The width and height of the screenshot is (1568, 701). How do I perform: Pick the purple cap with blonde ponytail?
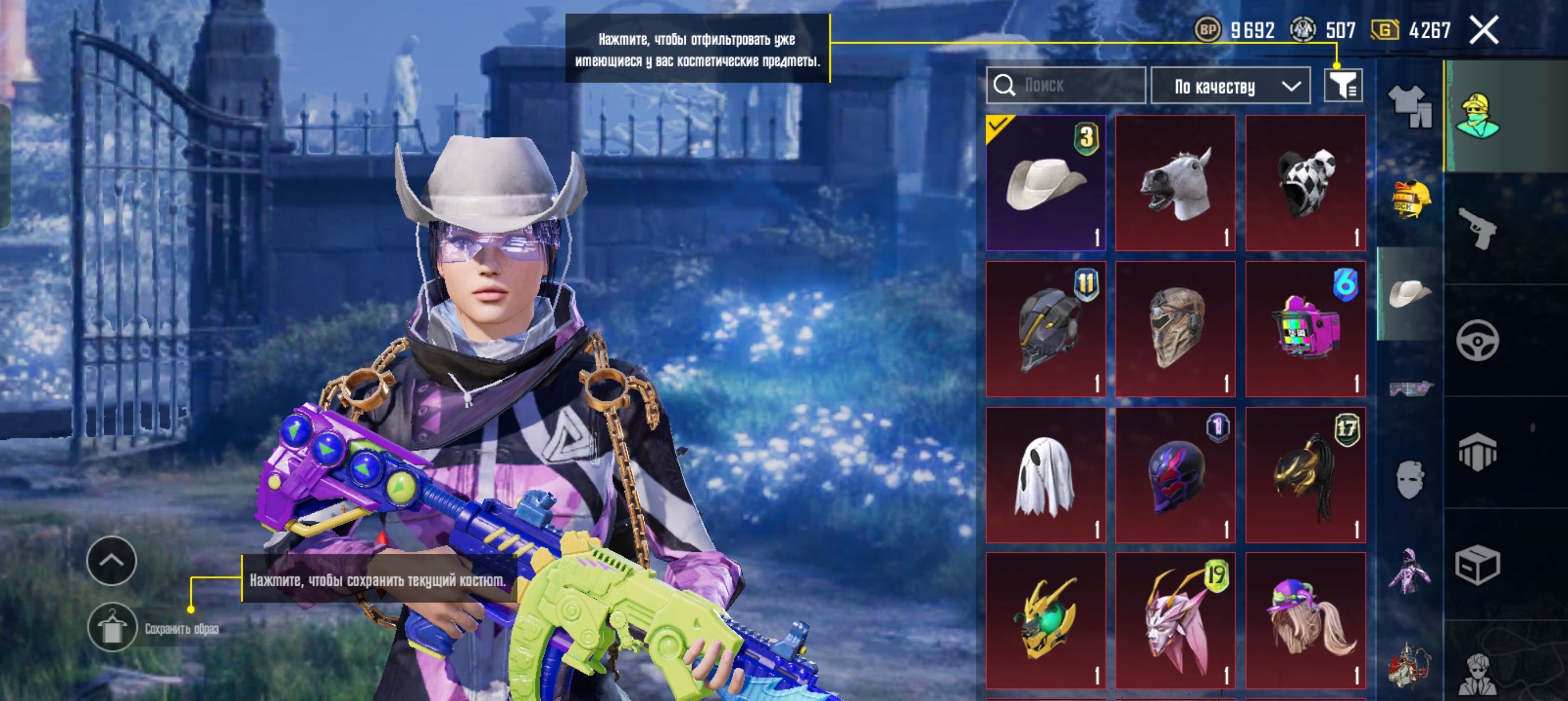(1305, 621)
